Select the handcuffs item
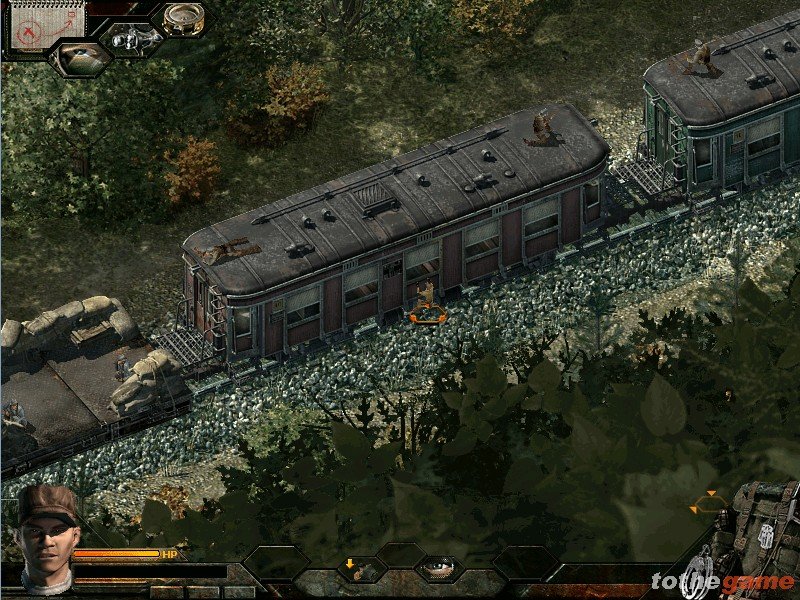Viewport: 800px width, 600px height. [703, 579]
